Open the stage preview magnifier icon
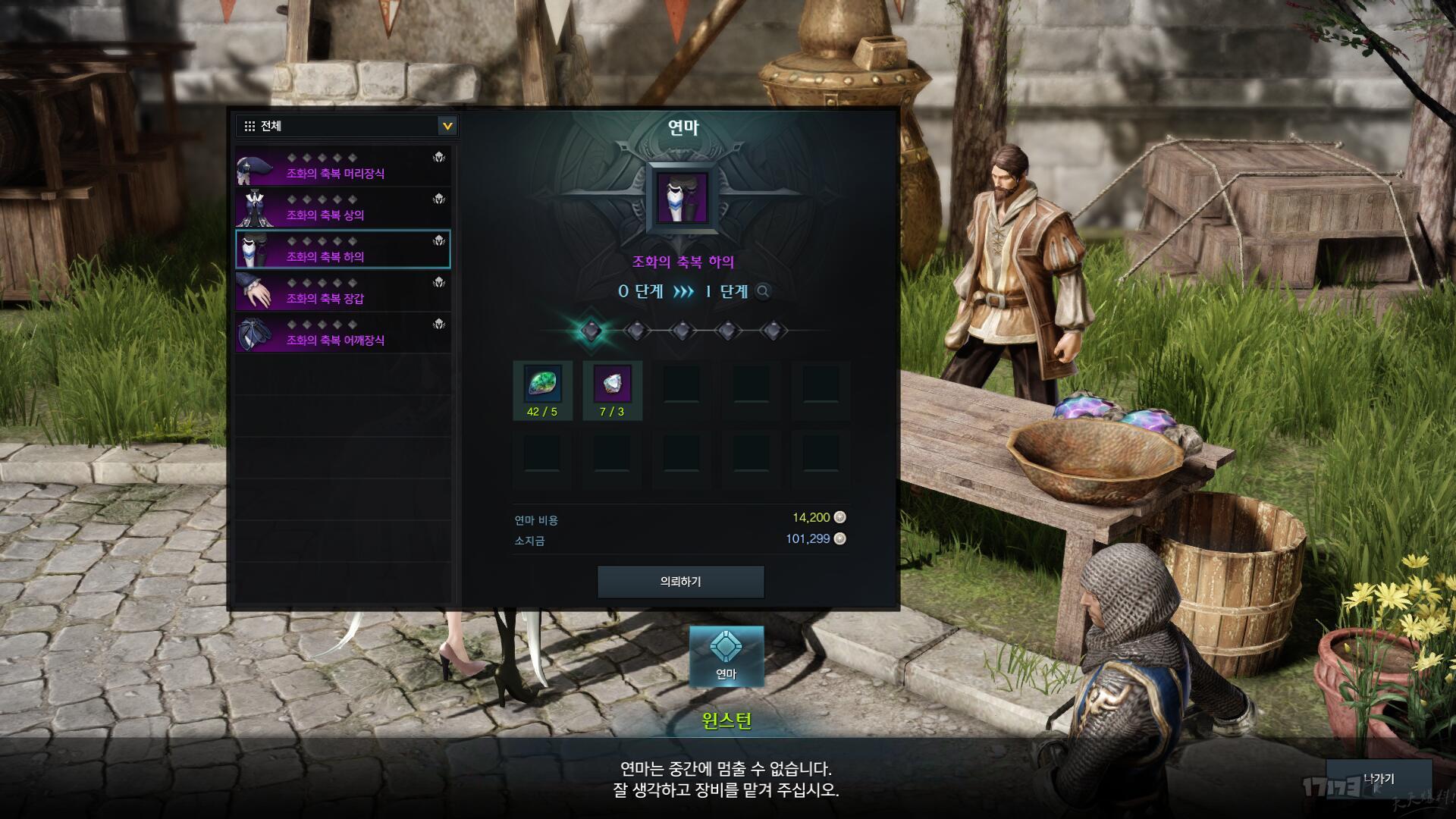The width and height of the screenshot is (1456, 819). pos(764,291)
